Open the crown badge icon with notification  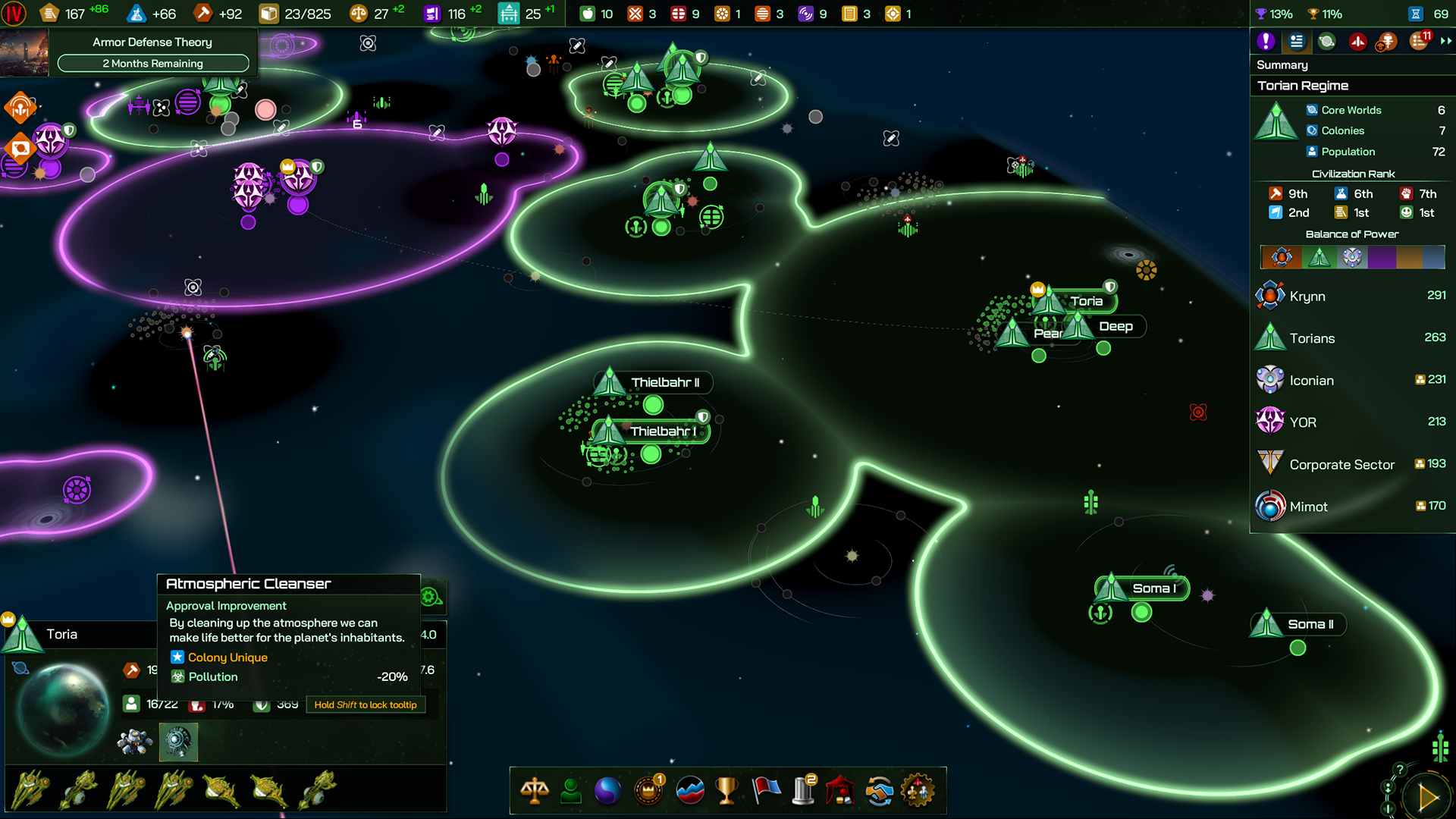tap(648, 791)
